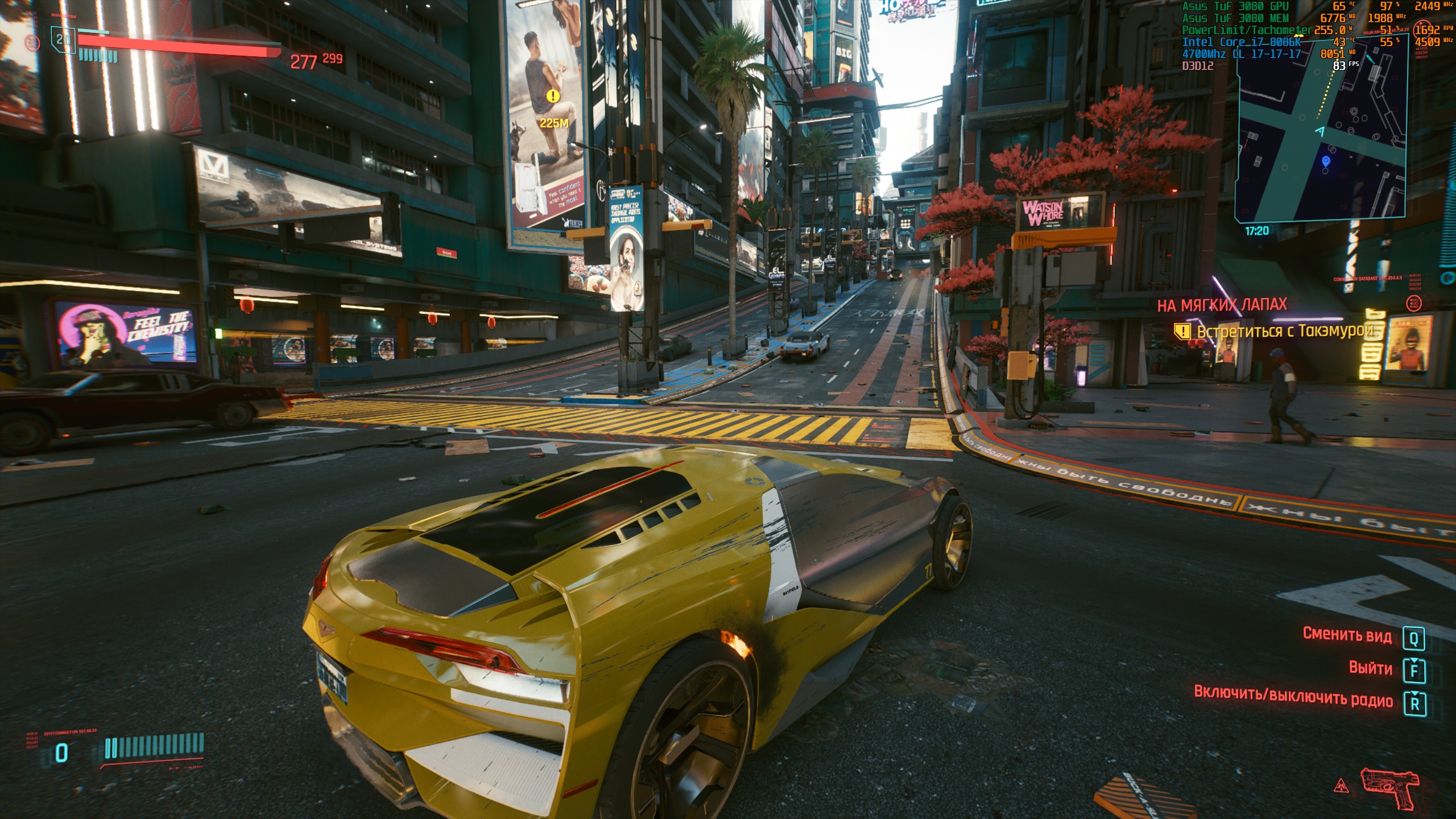Select the objective «Встретиться с Такэмурой»
The width and height of the screenshot is (1456, 819).
point(1284,331)
